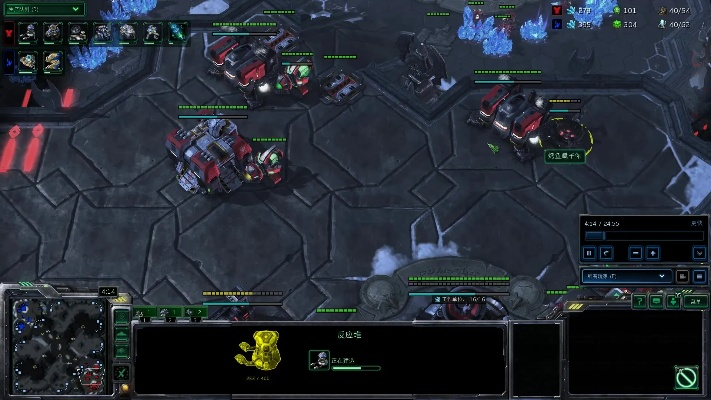This screenshot has height=400, width=711.
Task: Click the blue Protoss player emblem
Action: click(x=8, y=62)
